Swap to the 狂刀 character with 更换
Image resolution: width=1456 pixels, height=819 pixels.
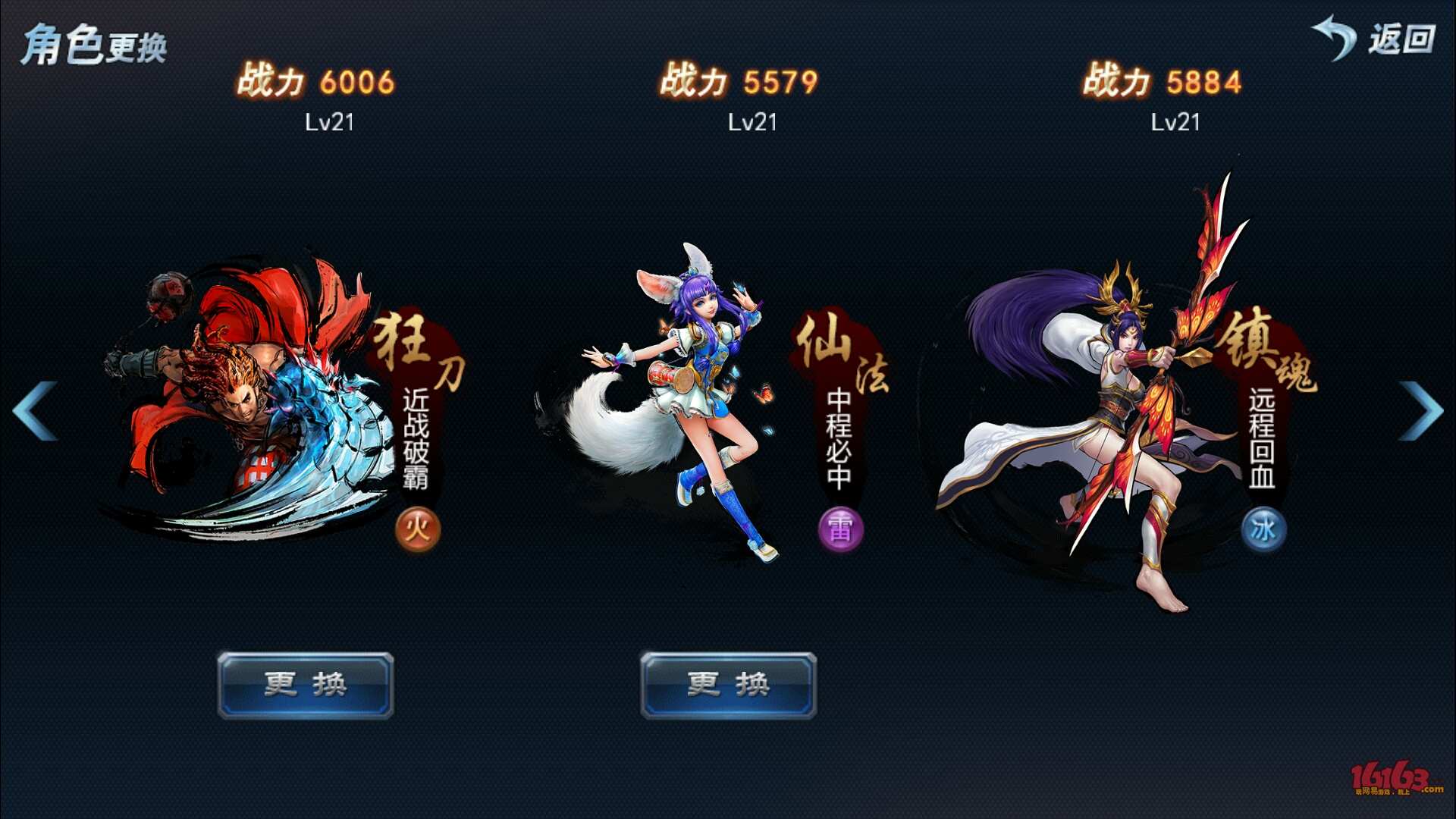(x=306, y=685)
